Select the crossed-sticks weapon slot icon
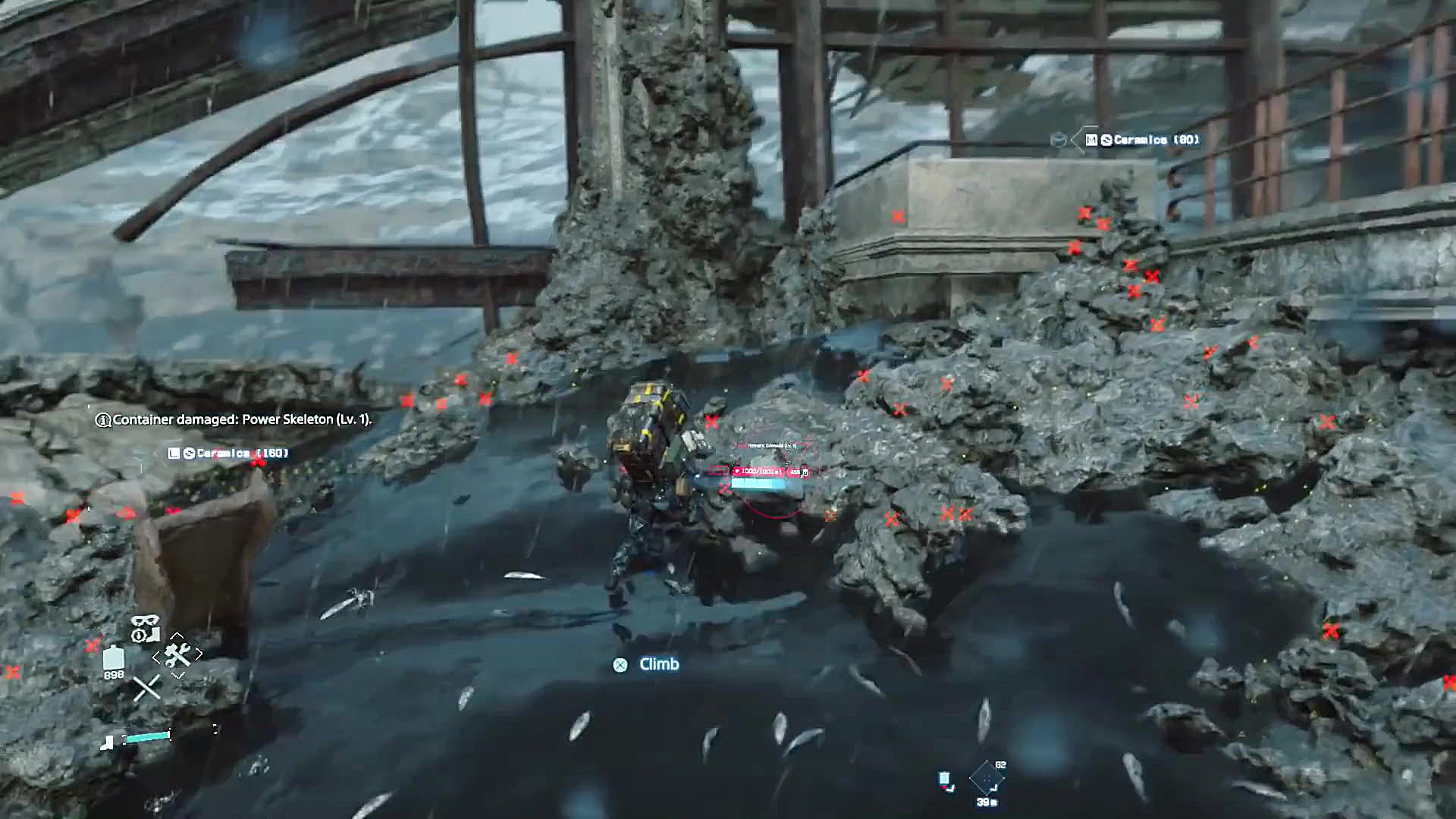This screenshot has width=1456, height=819. click(147, 687)
